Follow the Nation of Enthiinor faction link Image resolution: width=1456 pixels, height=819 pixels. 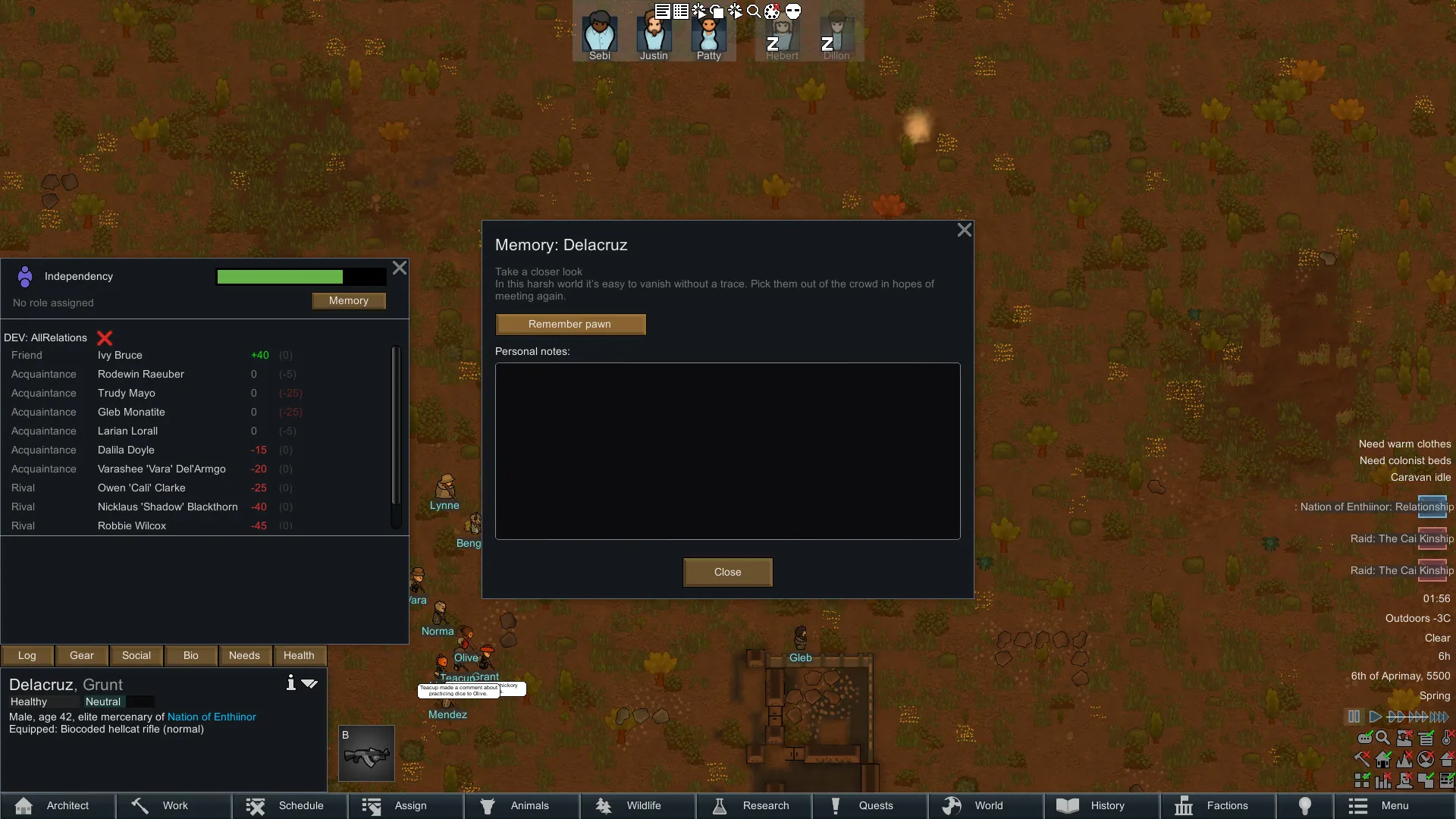(x=212, y=717)
